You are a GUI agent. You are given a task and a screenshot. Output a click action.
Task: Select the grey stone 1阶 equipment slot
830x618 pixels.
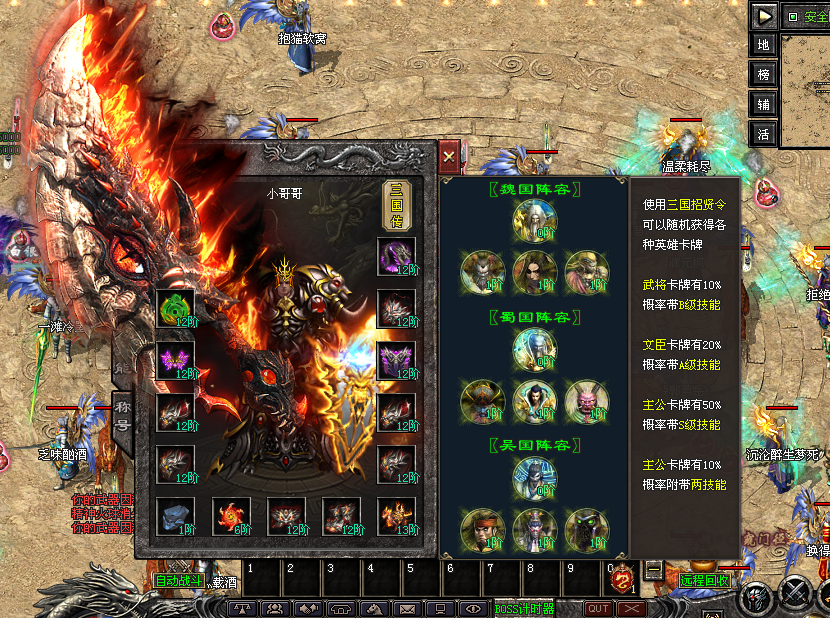coord(175,516)
